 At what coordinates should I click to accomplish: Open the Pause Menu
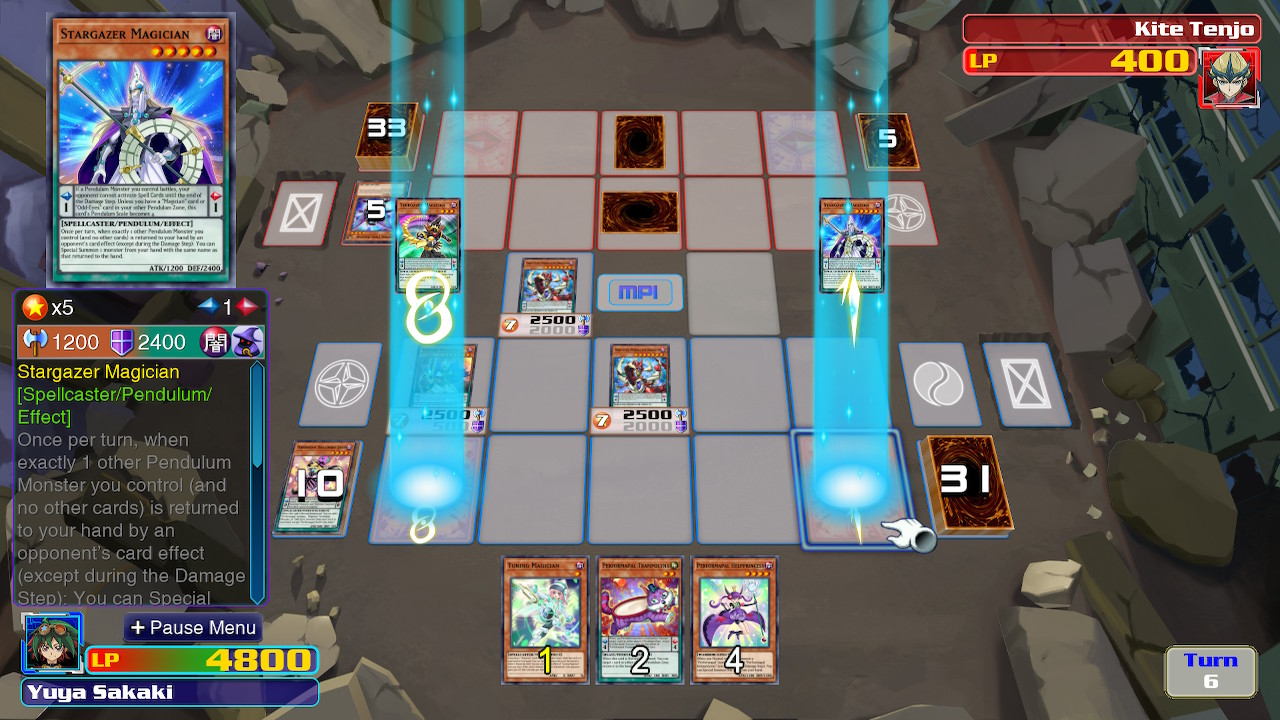(x=192, y=628)
